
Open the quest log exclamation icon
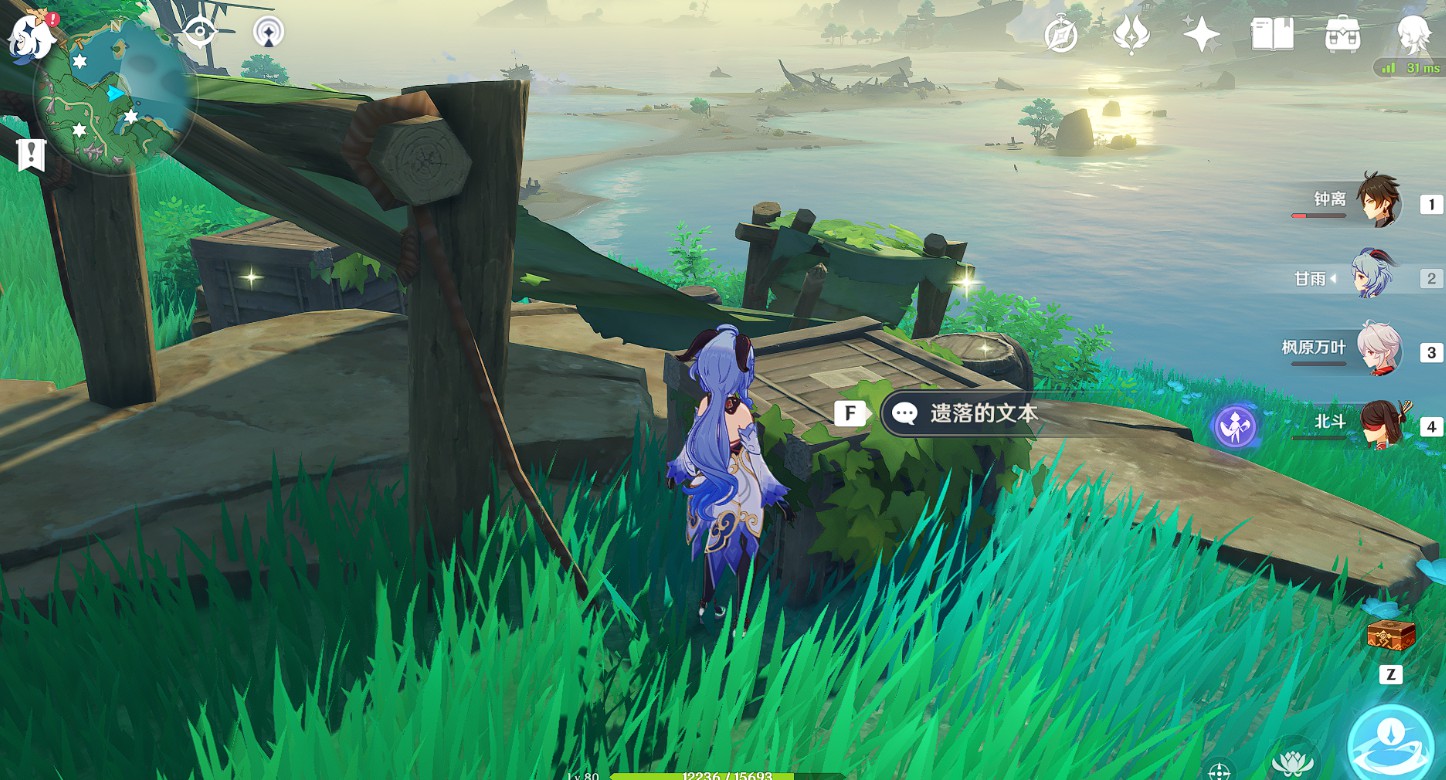(31, 154)
